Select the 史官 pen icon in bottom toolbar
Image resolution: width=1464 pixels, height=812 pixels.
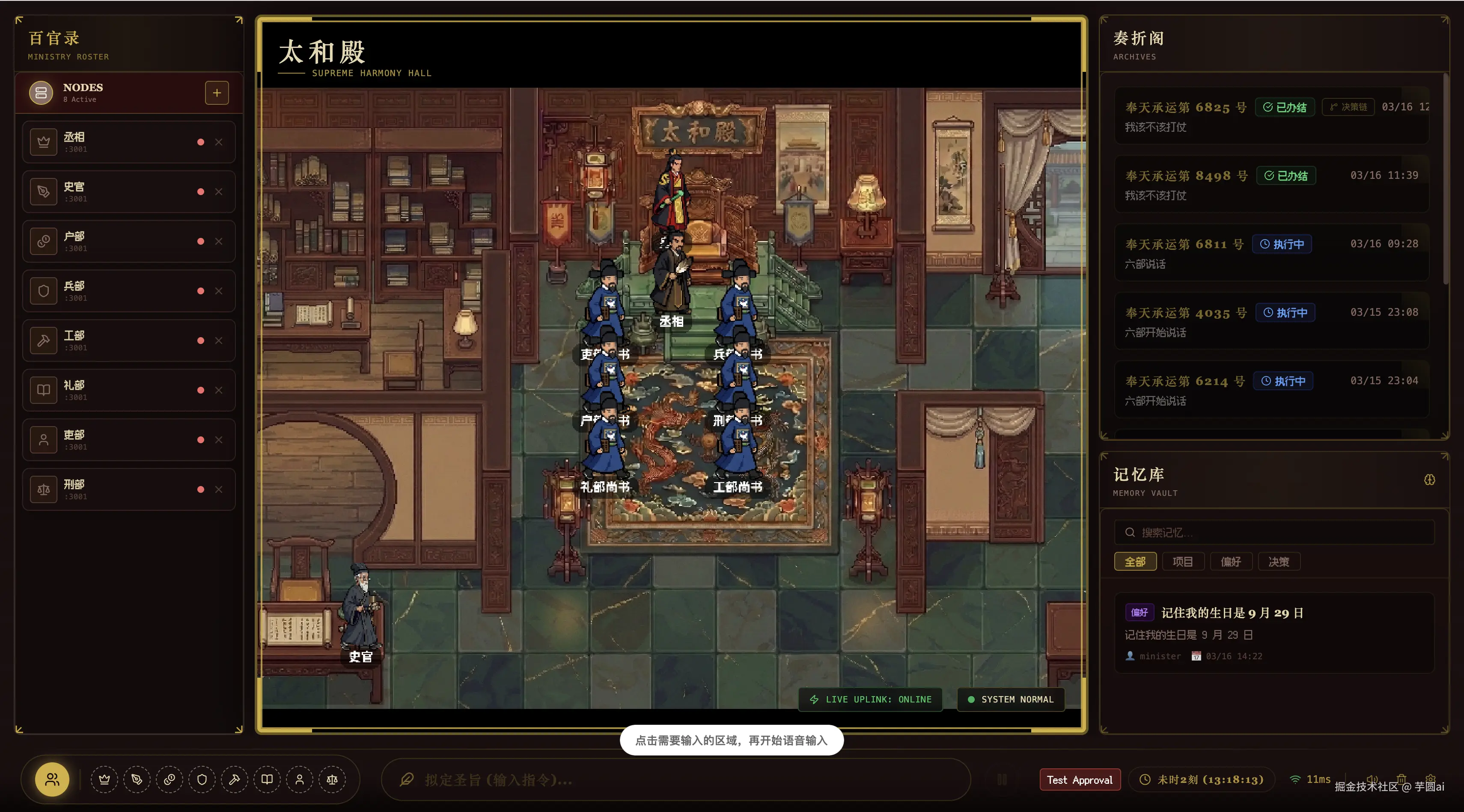coord(137,779)
